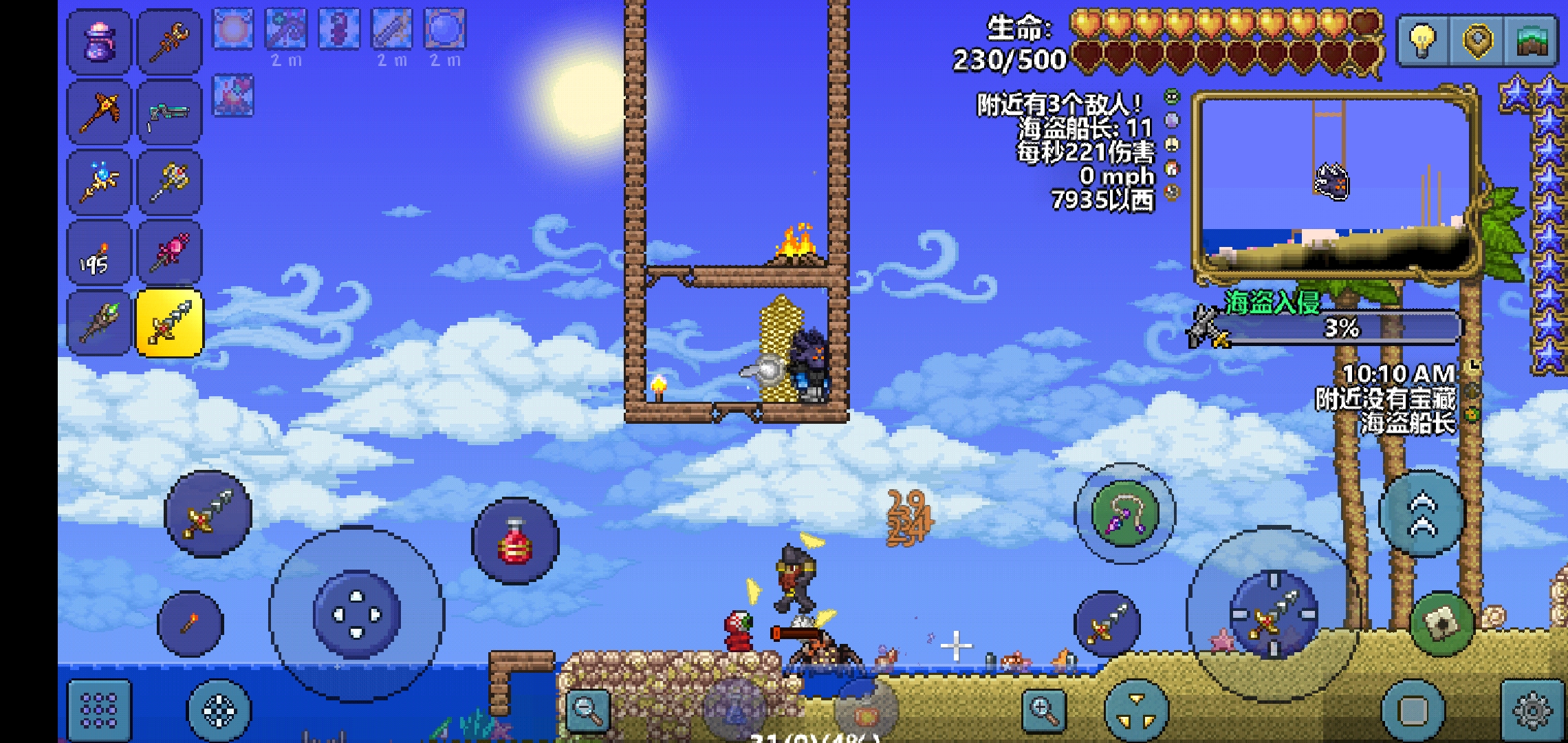This screenshot has height=743, width=1568.
Task: Click the magnifier zoom-in button
Action: tap(1043, 709)
